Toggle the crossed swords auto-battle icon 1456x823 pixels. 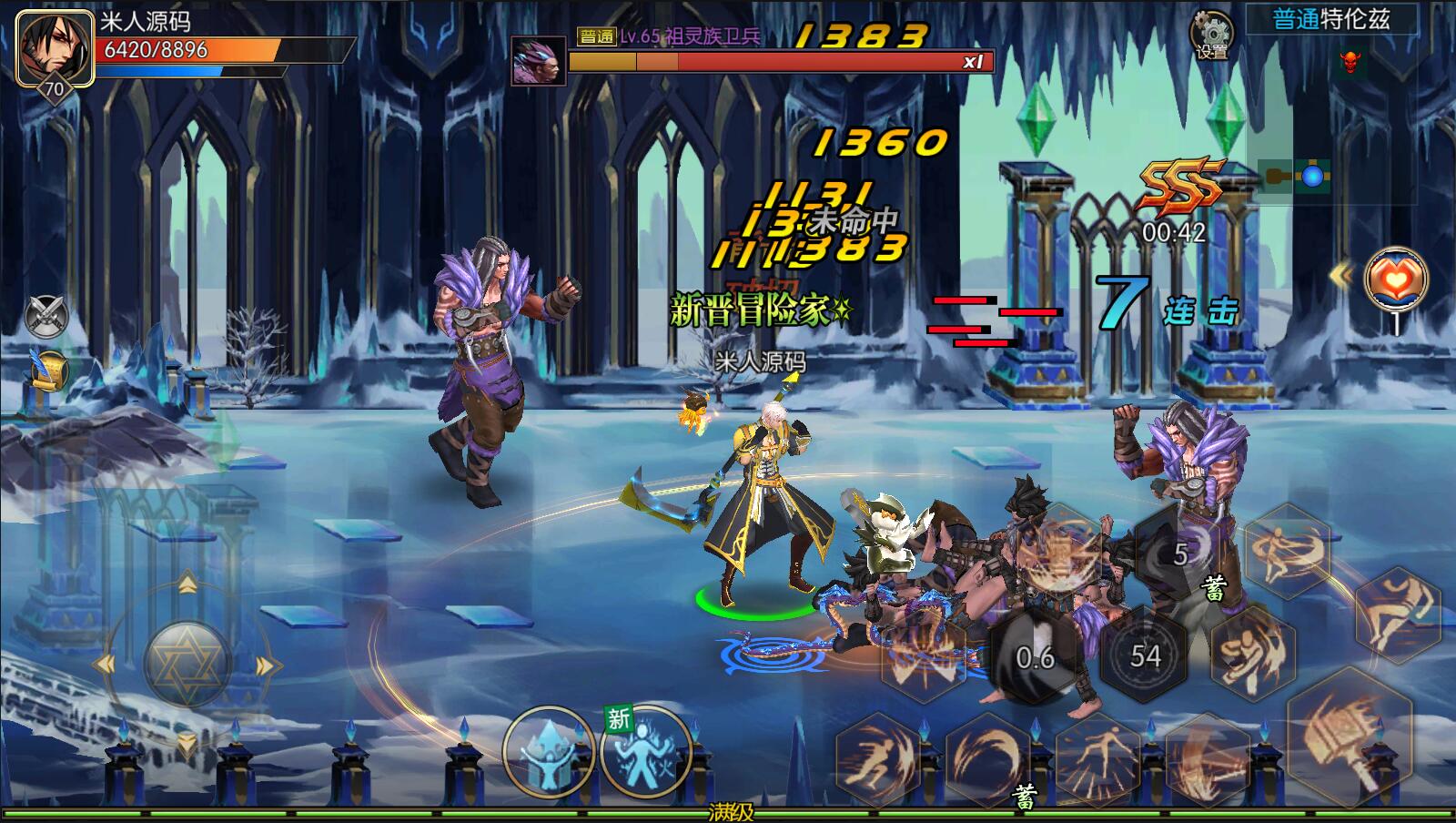tap(46, 316)
